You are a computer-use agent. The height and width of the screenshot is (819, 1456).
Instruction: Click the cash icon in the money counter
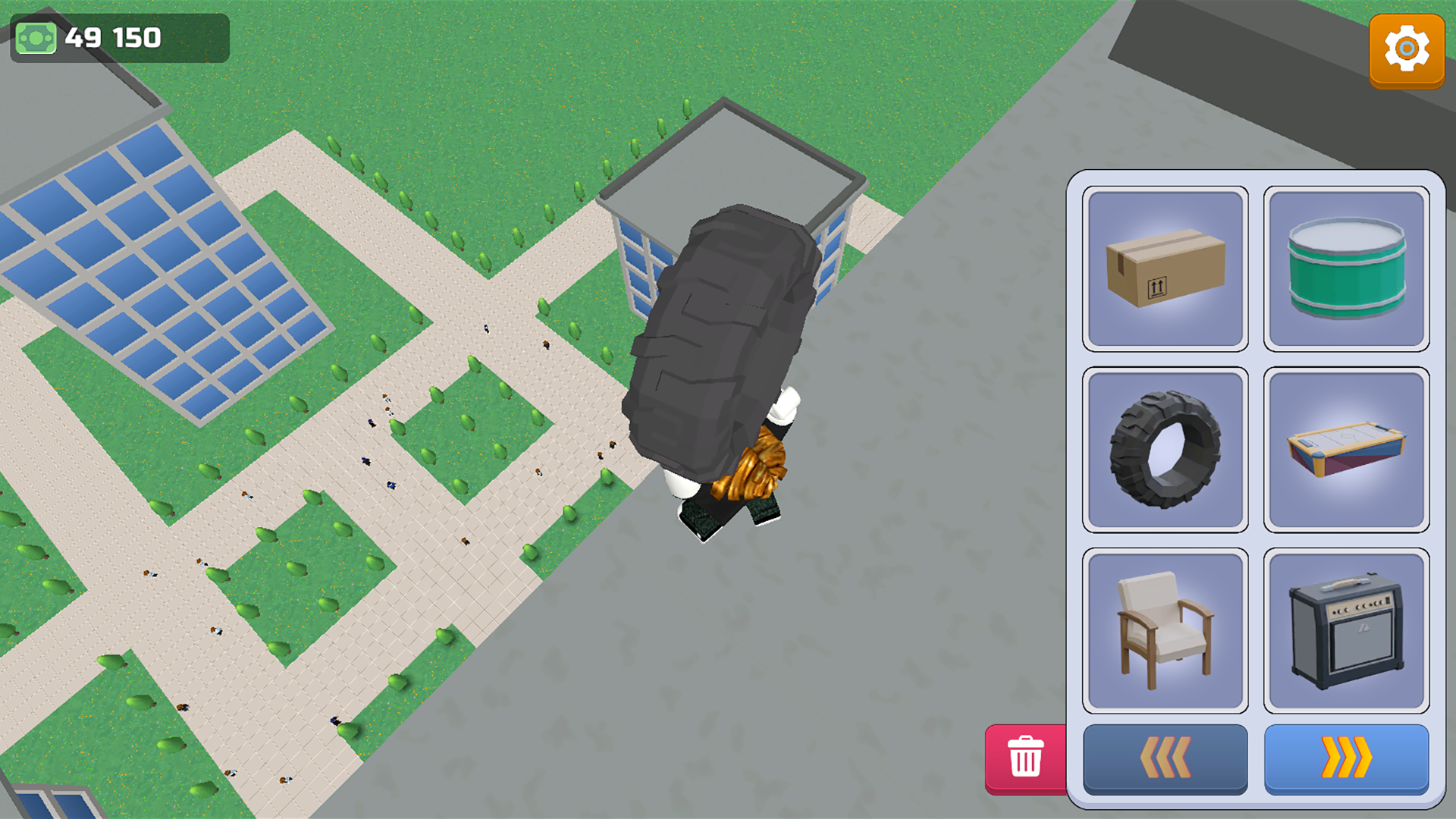[36, 36]
